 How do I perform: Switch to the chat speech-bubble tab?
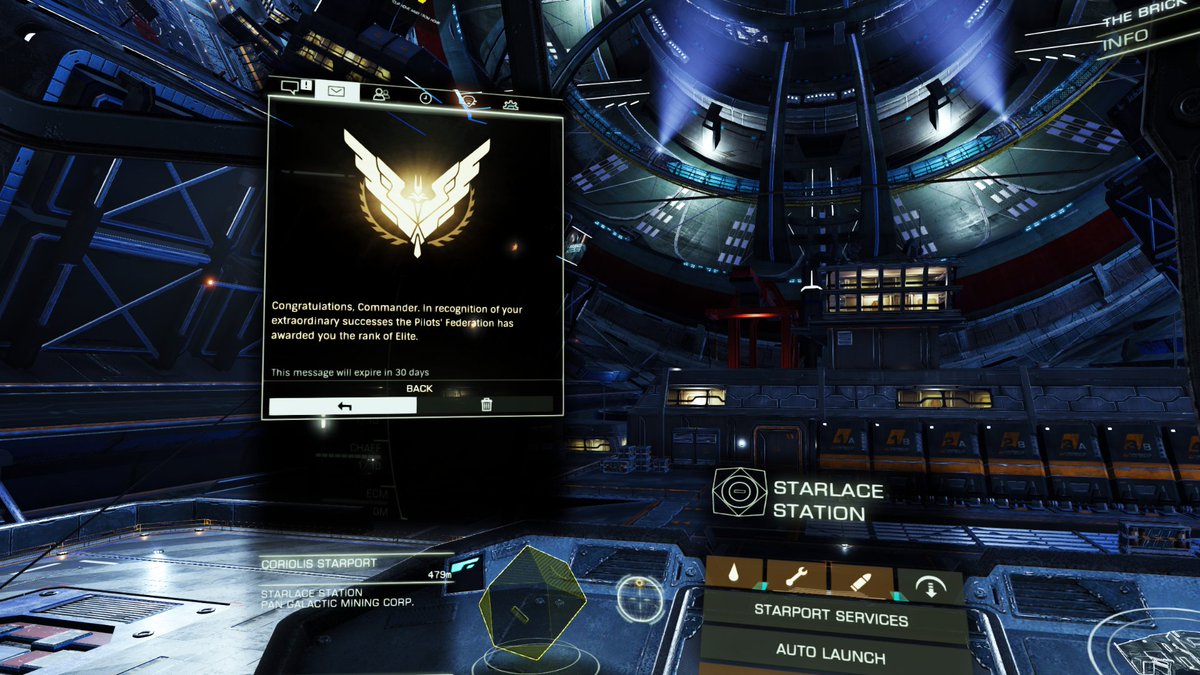coord(291,88)
